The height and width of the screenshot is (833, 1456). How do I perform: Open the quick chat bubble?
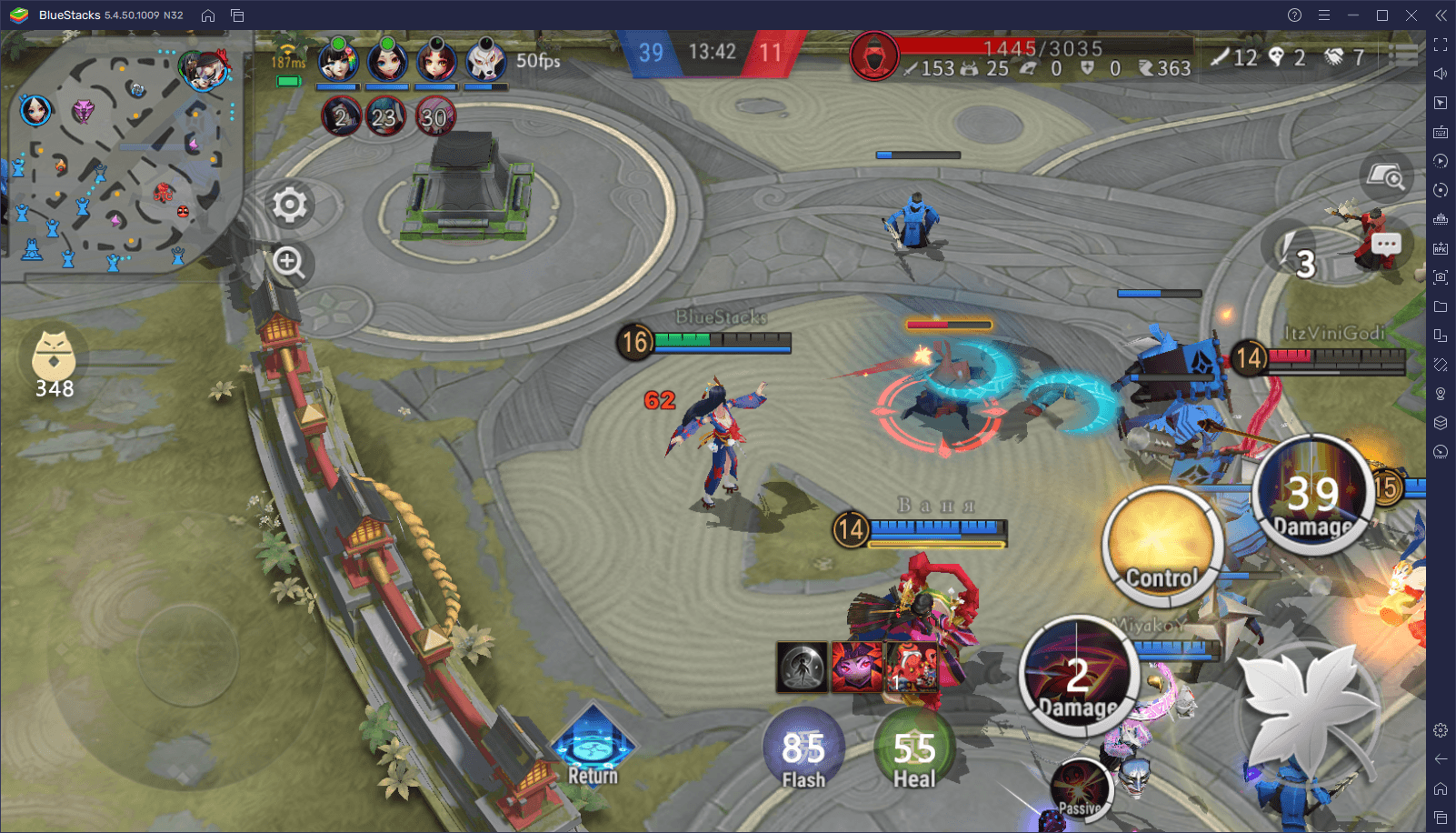pyautogui.click(x=1386, y=244)
